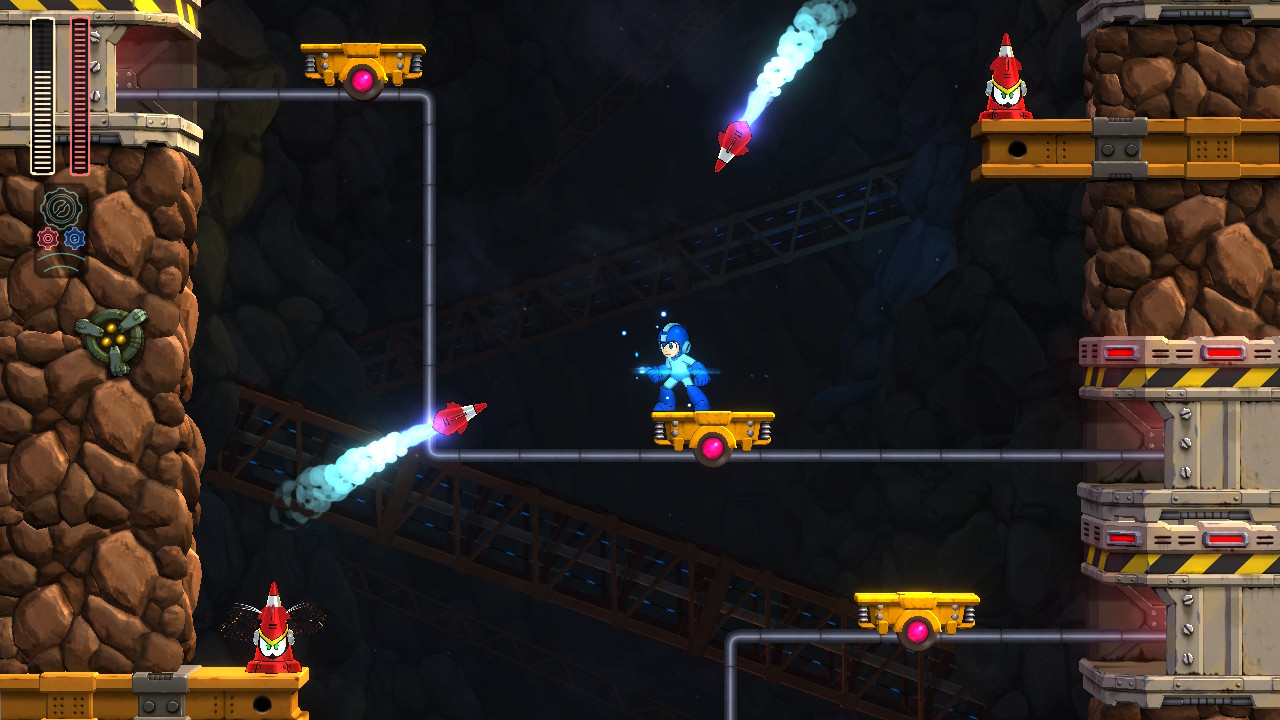Activate the blue Speed Gear icon
The image size is (1280, 720).
[75, 238]
